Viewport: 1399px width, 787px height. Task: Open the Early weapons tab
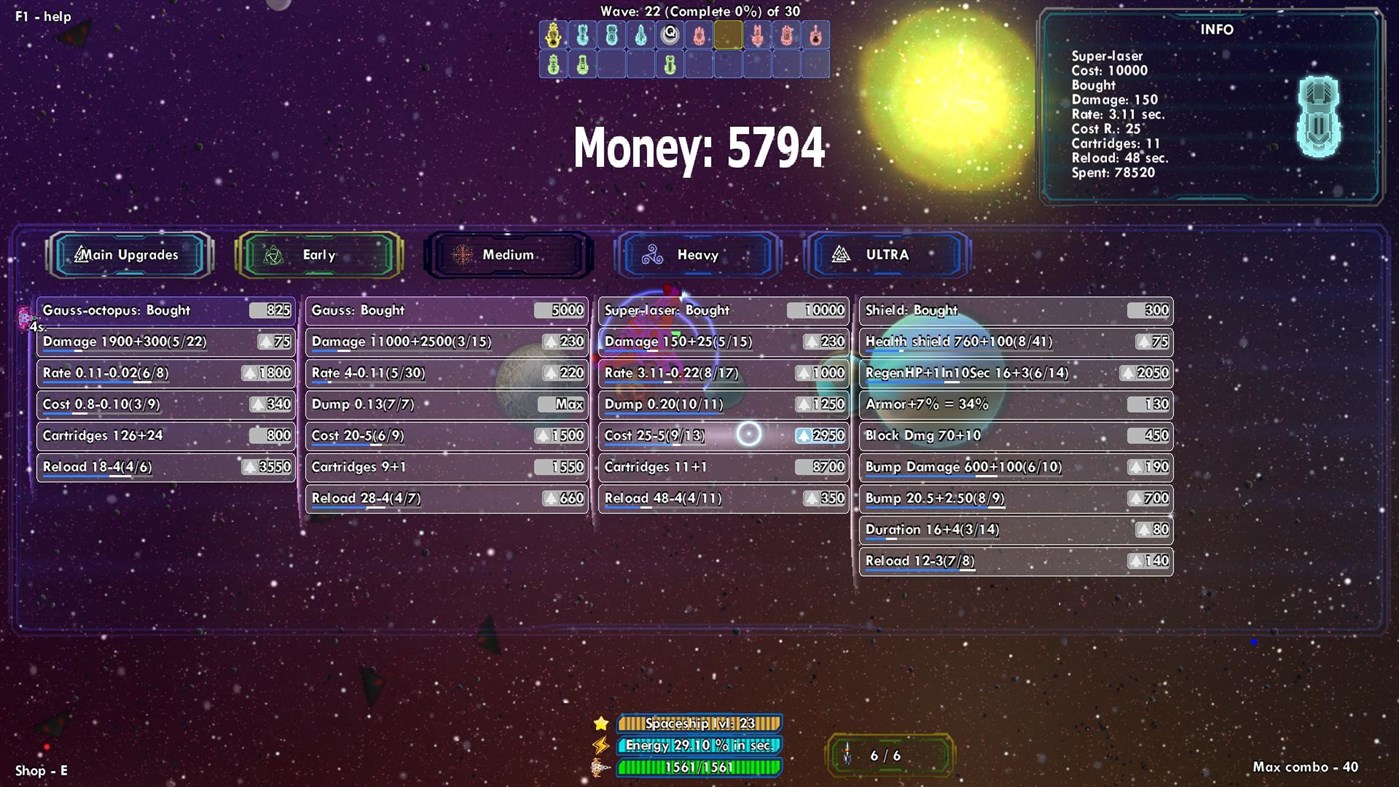click(x=319, y=255)
